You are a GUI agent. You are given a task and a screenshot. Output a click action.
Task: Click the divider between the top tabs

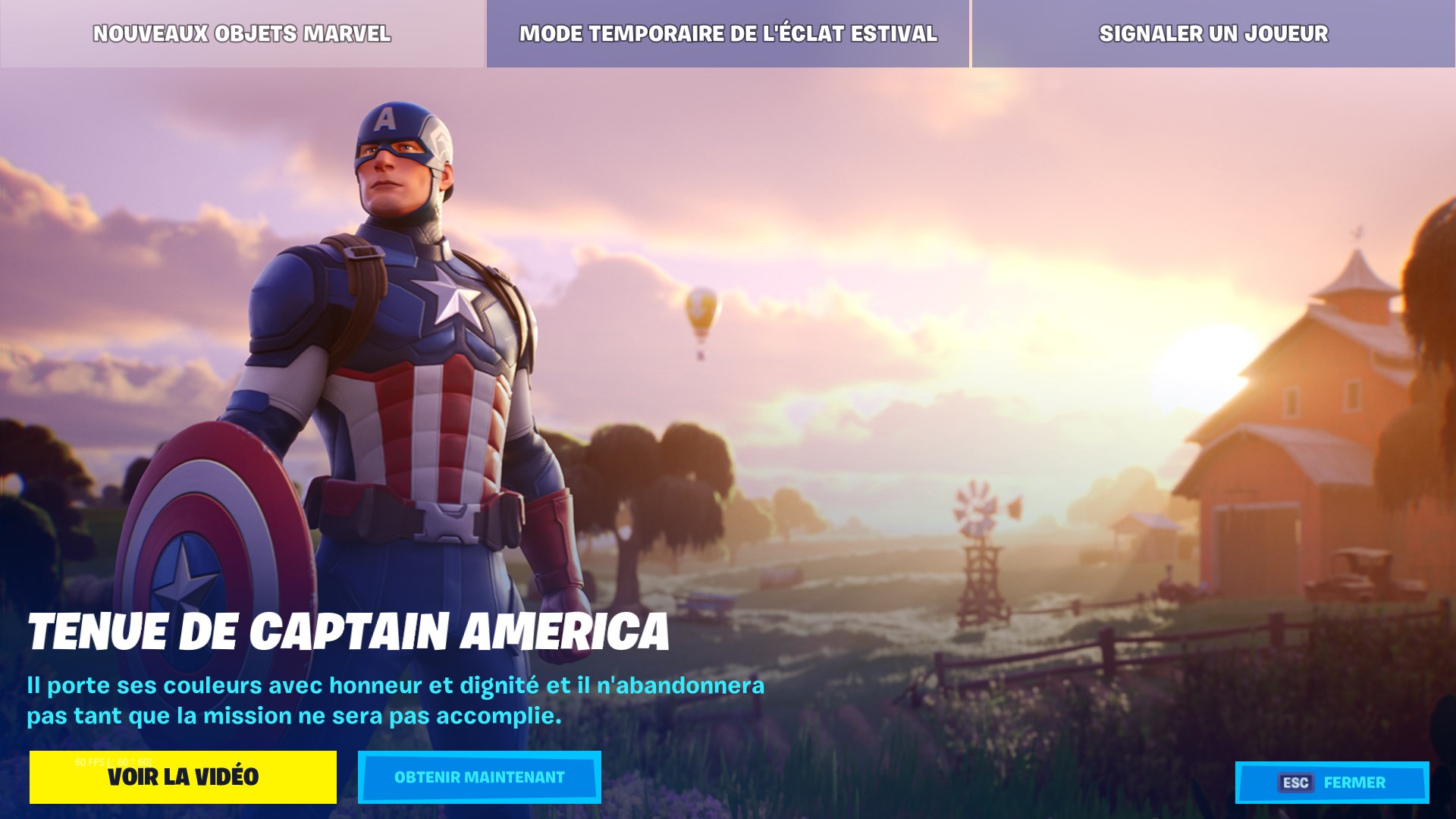click(971, 33)
